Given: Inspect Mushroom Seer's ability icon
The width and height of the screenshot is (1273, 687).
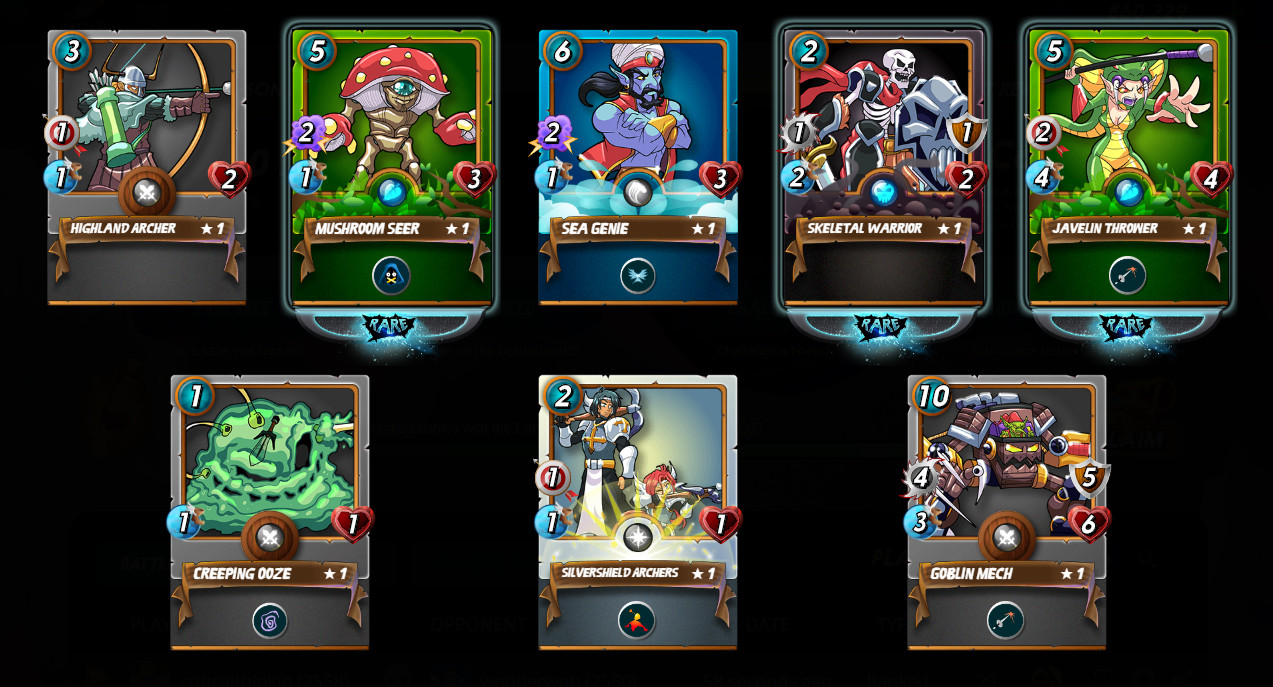Looking at the screenshot, I should click(391, 275).
